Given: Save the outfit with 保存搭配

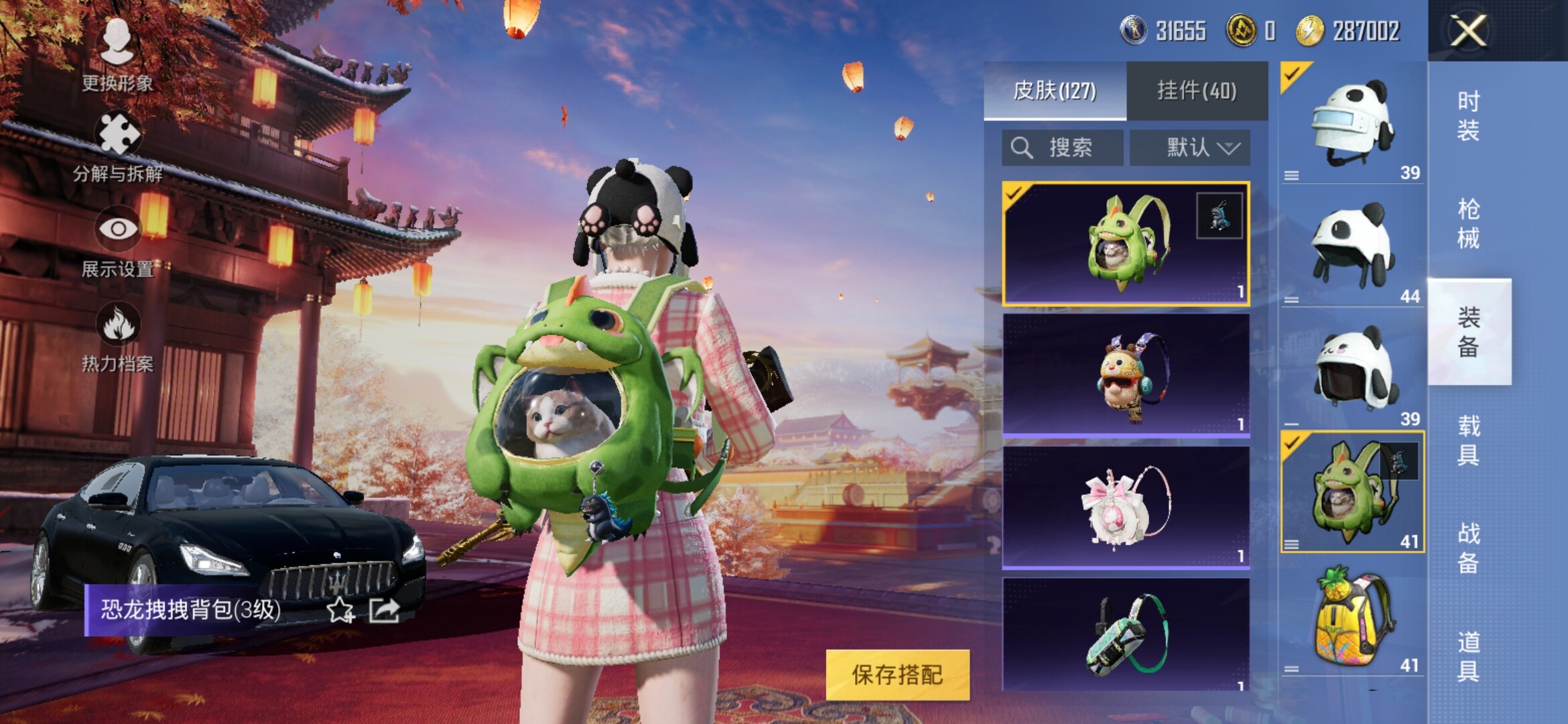Looking at the screenshot, I should coord(897,674).
